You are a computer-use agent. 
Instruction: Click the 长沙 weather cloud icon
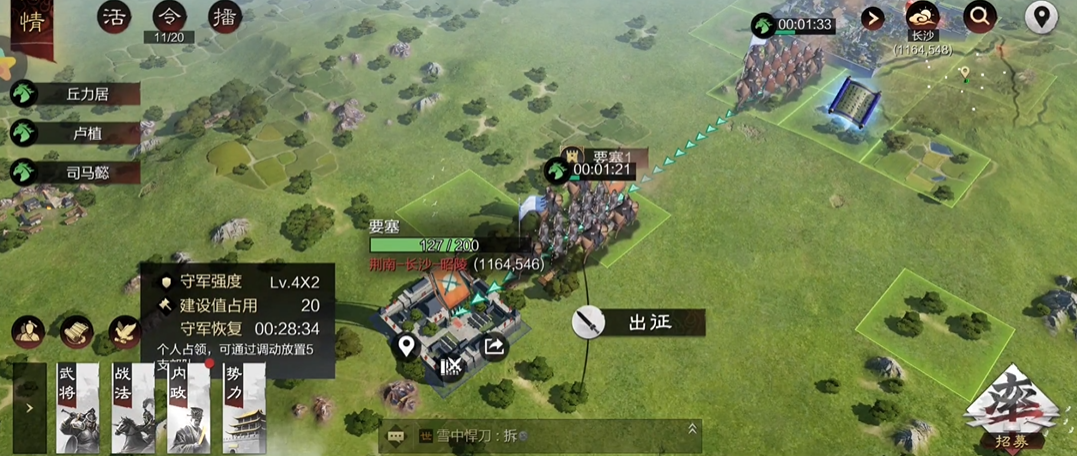point(921,17)
